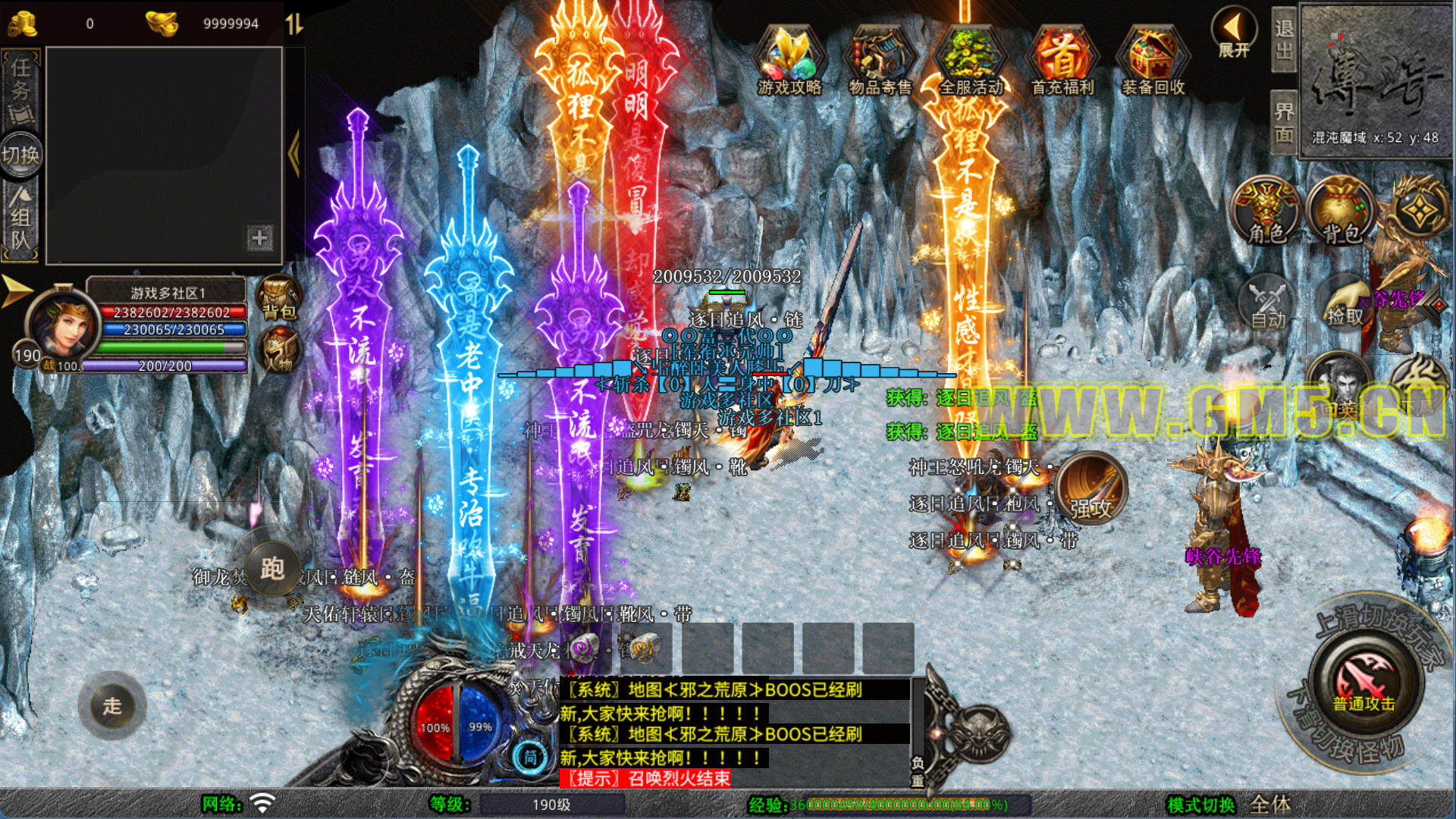This screenshot has height=819, width=1456.
Task: Switch movement to 跑 run mode
Action: [x=271, y=567]
